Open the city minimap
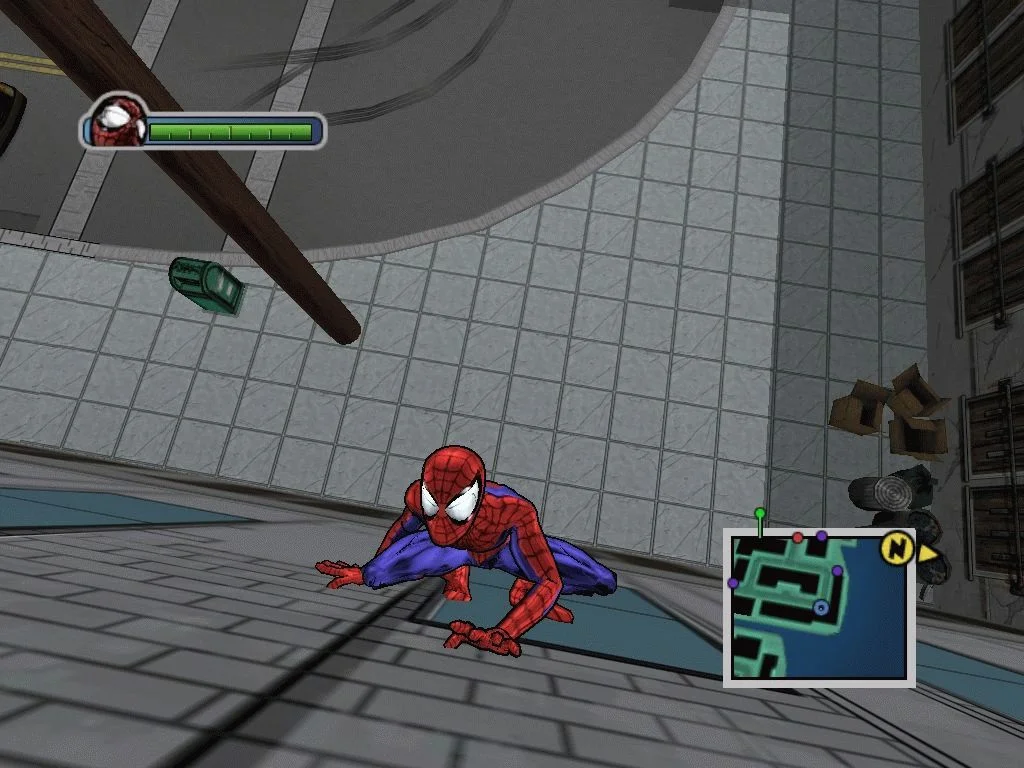This screenshot has width=1024, height=768. coord(819,607)
